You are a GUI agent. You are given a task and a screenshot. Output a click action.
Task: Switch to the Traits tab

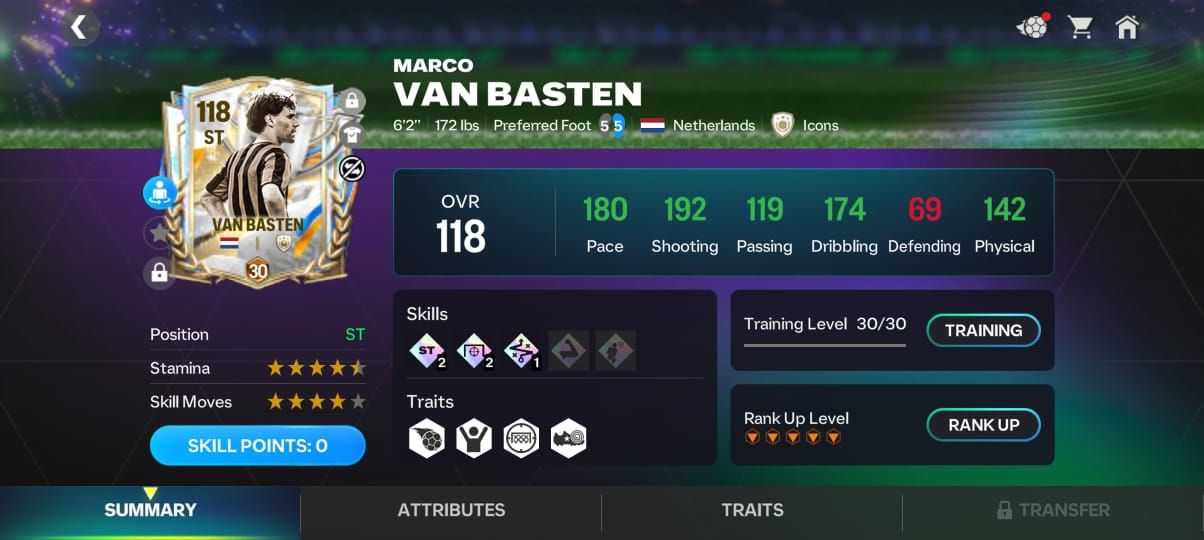[752, 510]
